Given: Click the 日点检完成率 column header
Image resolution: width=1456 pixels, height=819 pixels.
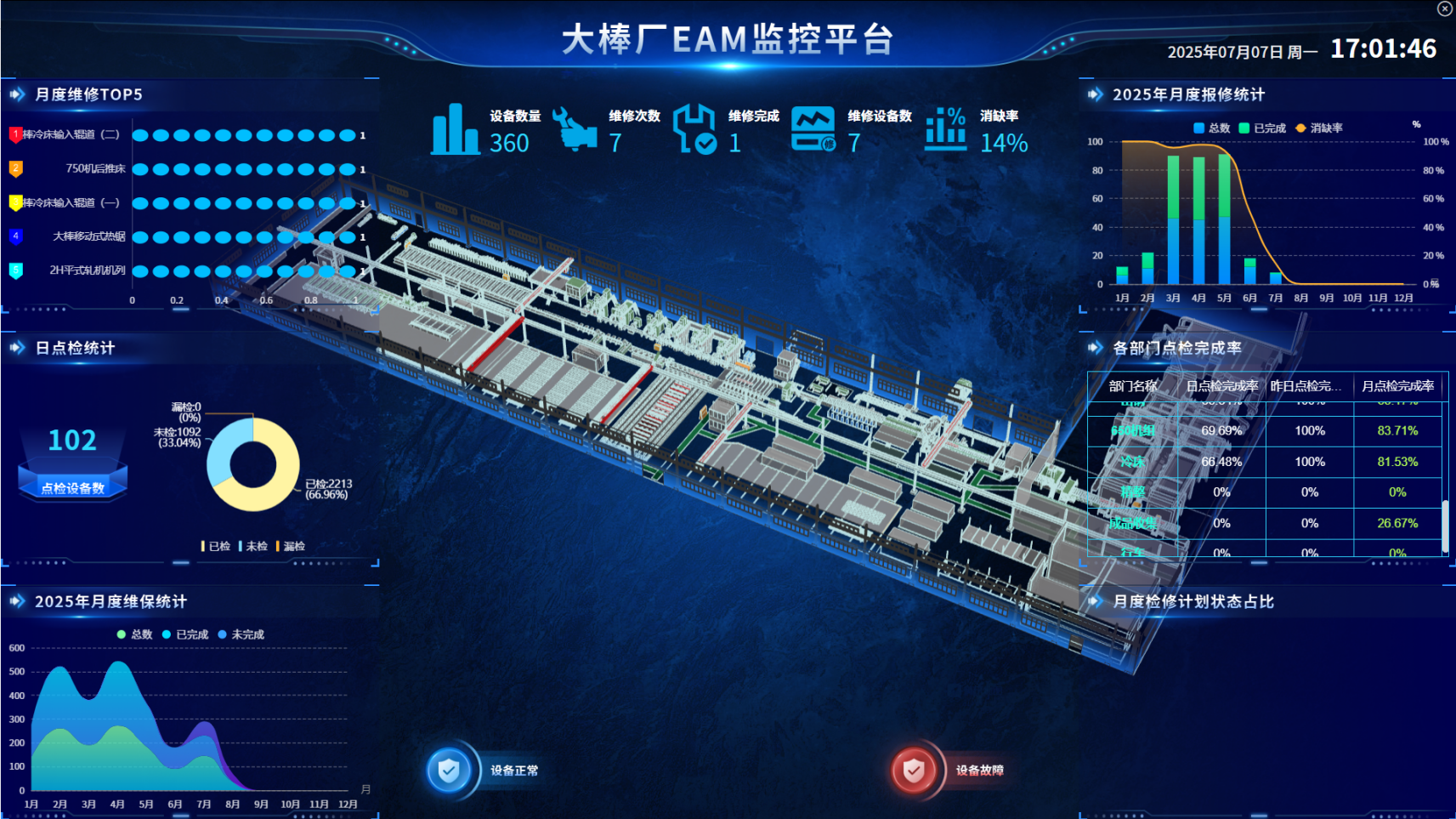Looking at the screenshot, I should coord(1221,386).
